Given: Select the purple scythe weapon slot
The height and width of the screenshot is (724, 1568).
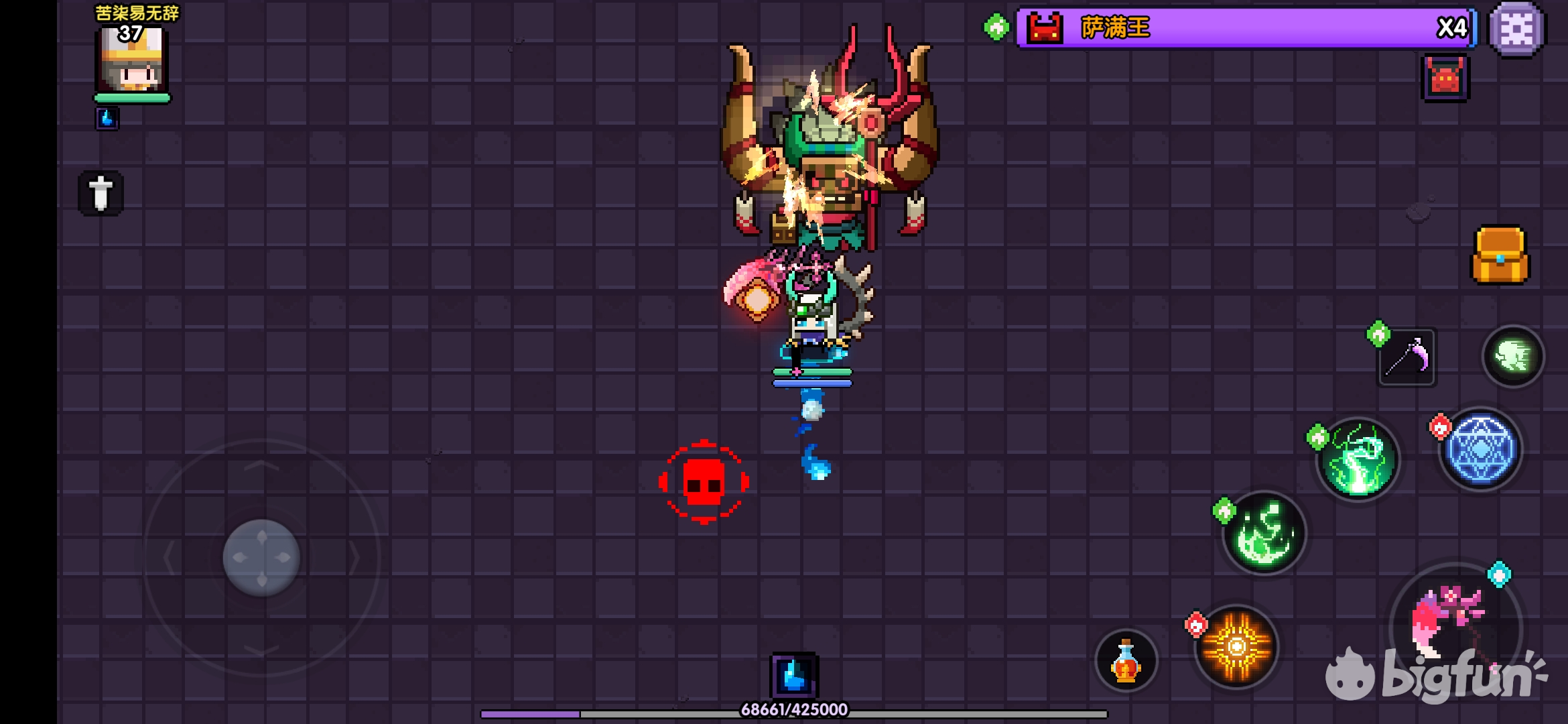Looking at the screenshot, I should [x=1407, y=357].
